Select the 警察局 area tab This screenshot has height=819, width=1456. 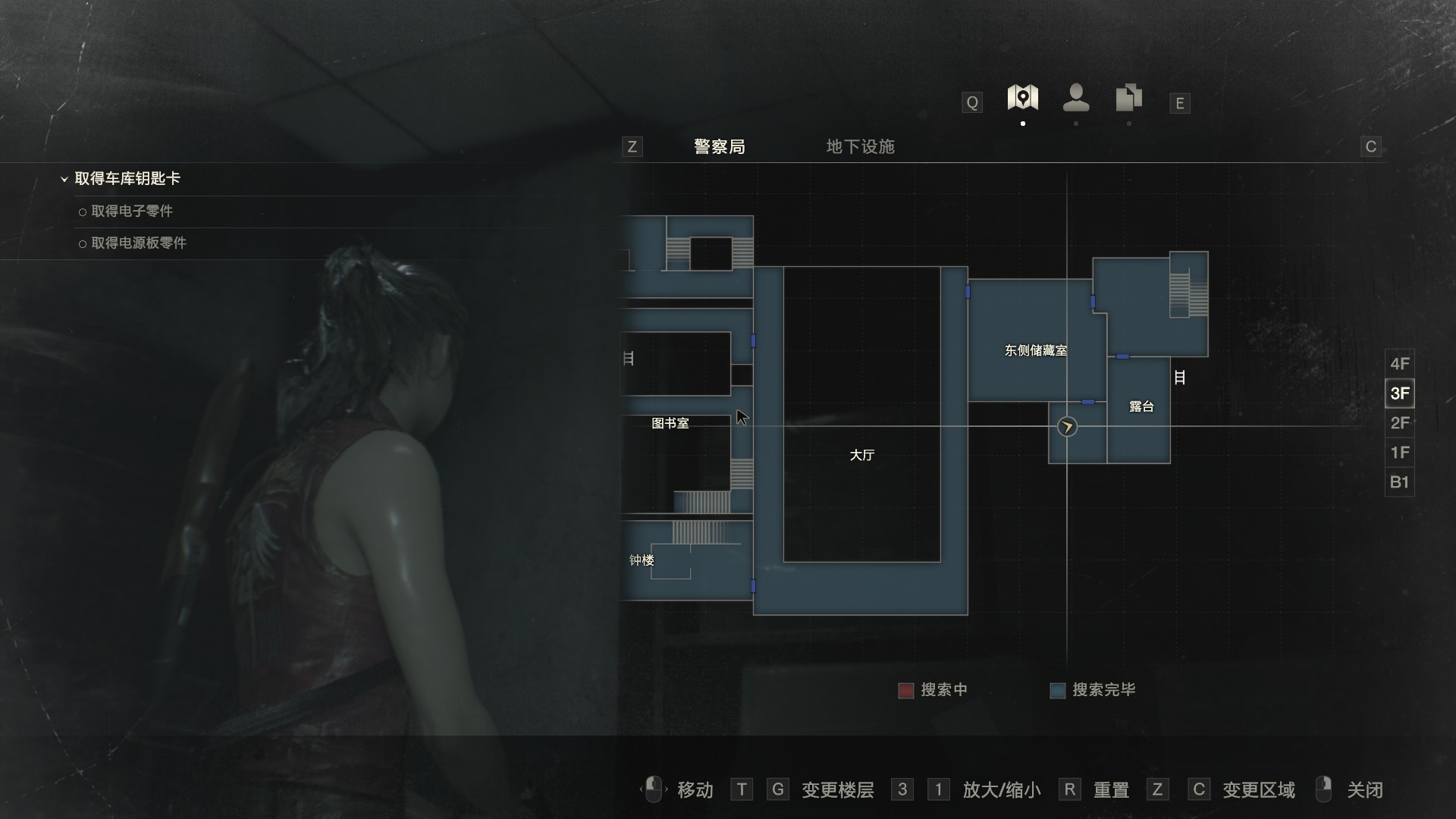[x=719, y=146]
